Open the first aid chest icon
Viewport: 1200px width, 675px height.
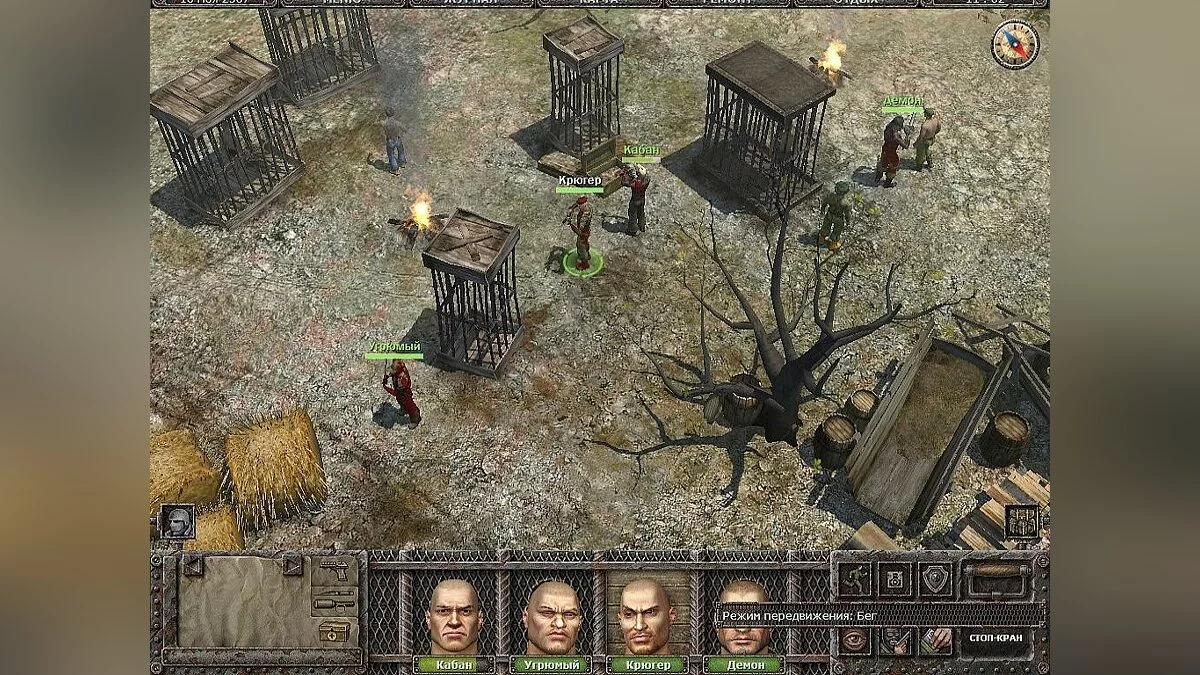pyautogui.click(x=334, y=632)
